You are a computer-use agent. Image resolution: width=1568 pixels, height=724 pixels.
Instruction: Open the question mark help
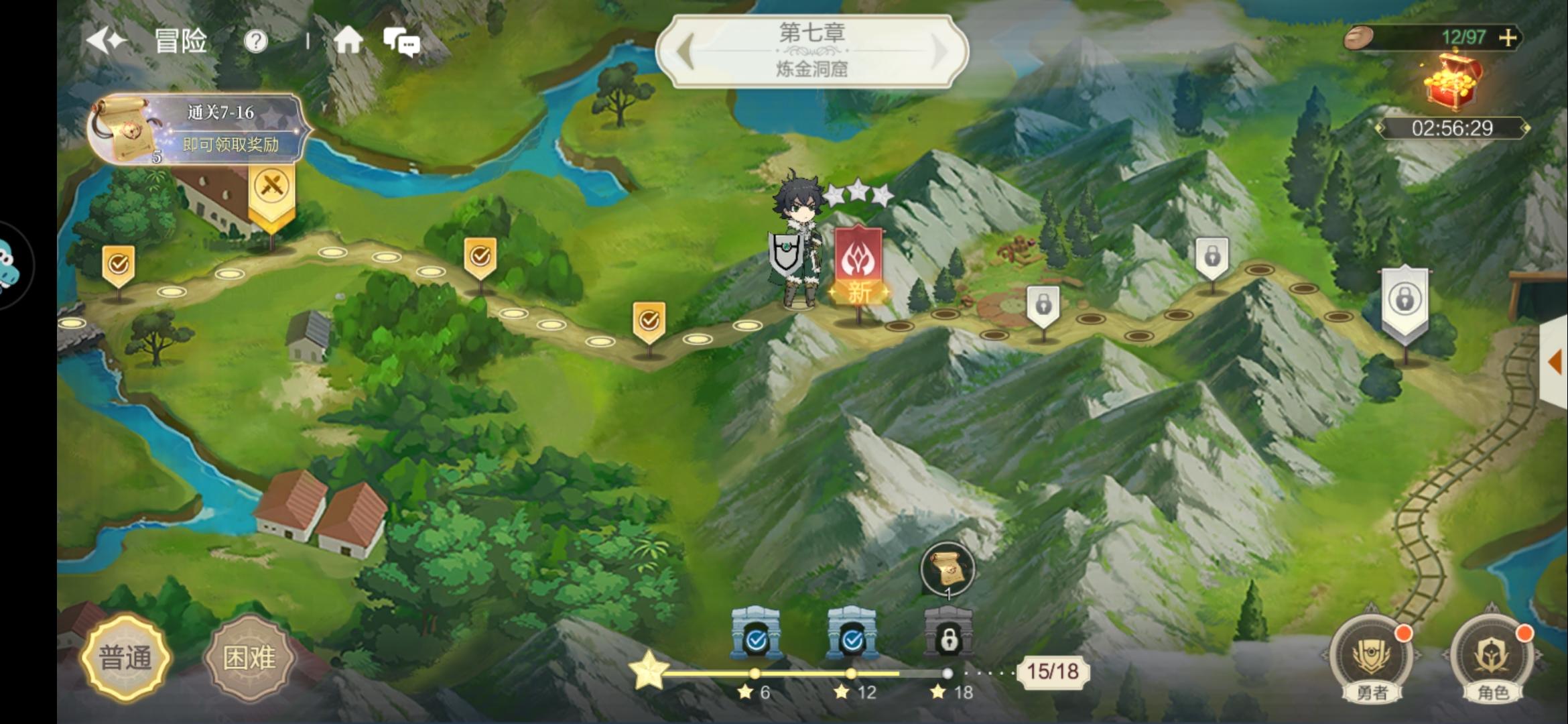pyautogui.click(x=255, y=42)
